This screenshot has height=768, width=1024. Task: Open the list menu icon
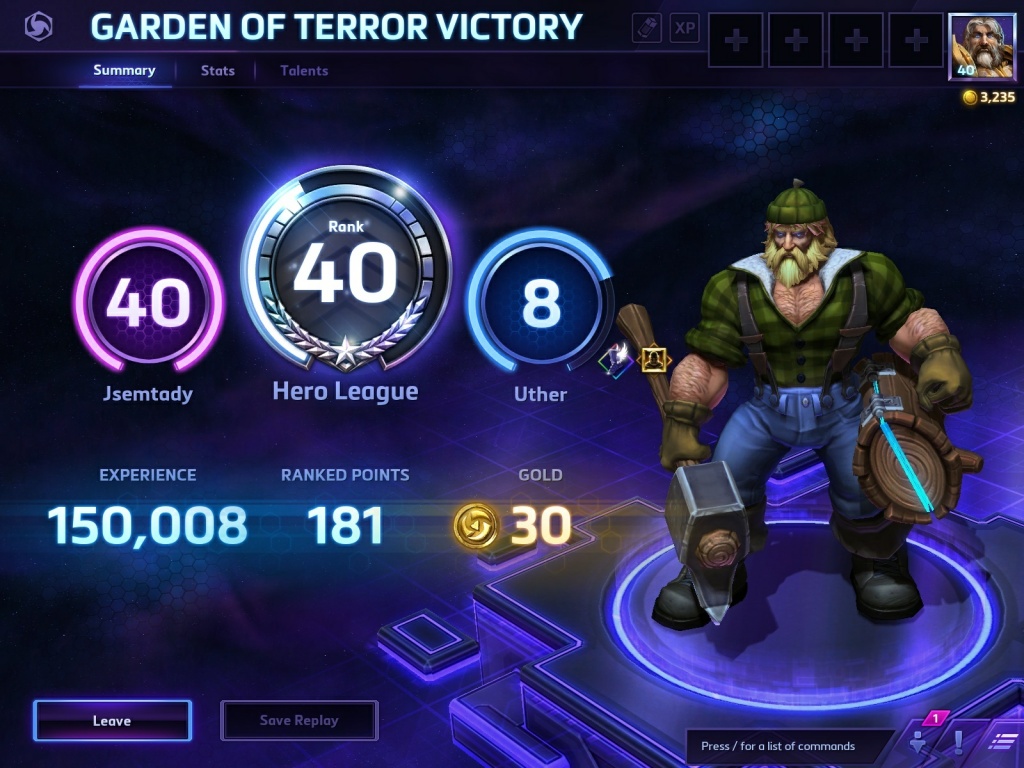1000,741
